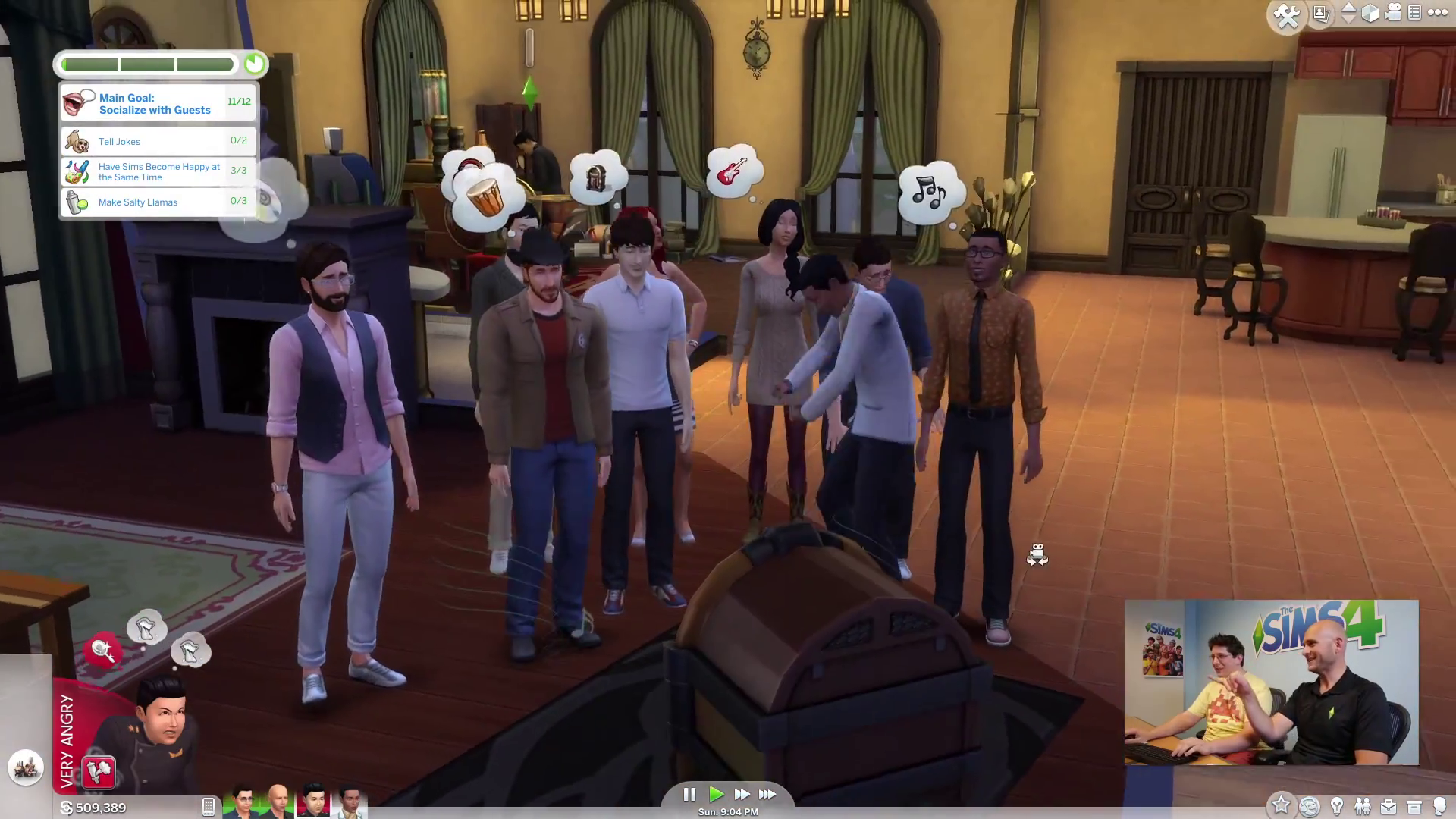1456x819 pixels.
Task: Open the phone icon next to funds
Action: 209,807
